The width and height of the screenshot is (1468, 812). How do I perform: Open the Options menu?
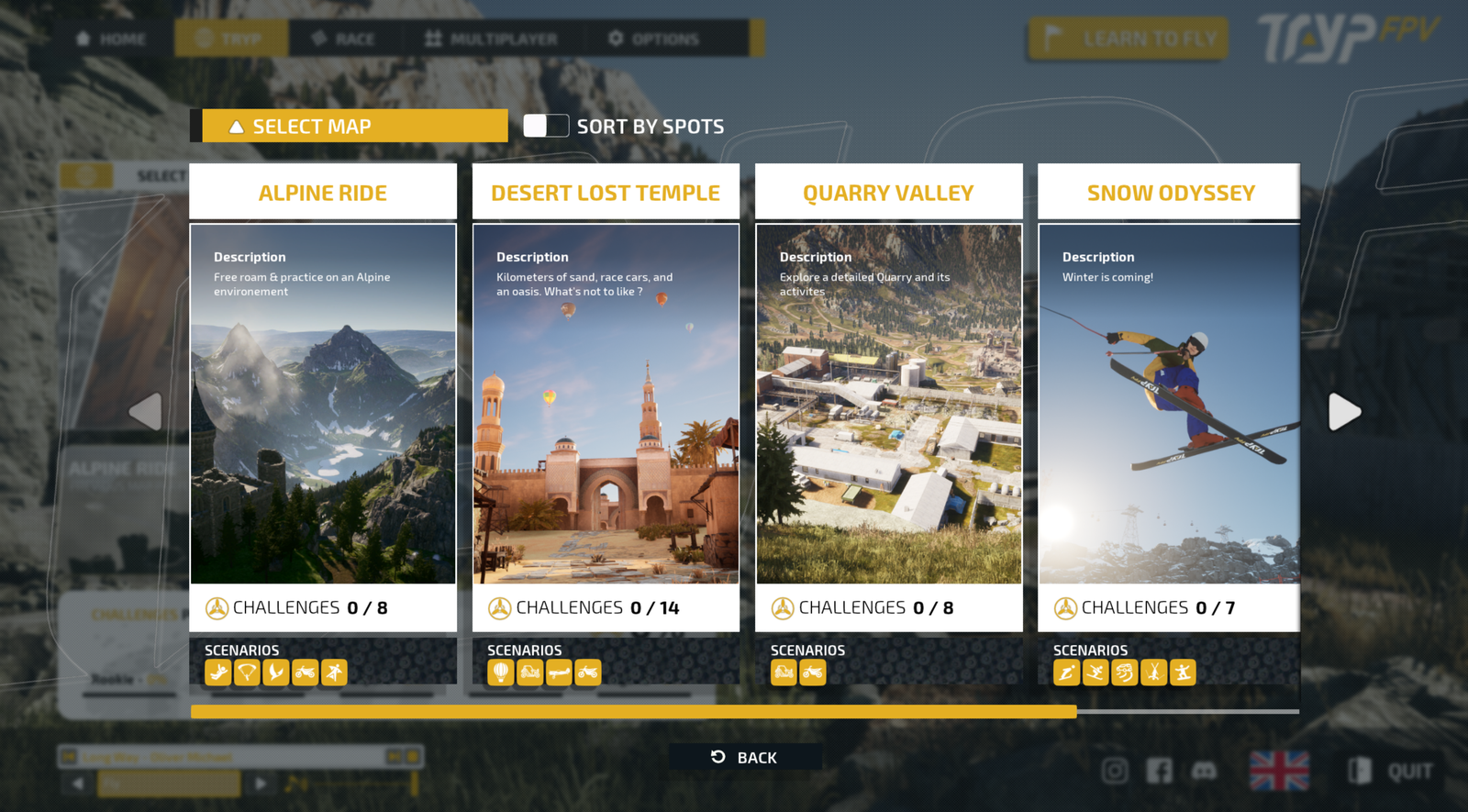pyautogui.click(x=653, y=39)
